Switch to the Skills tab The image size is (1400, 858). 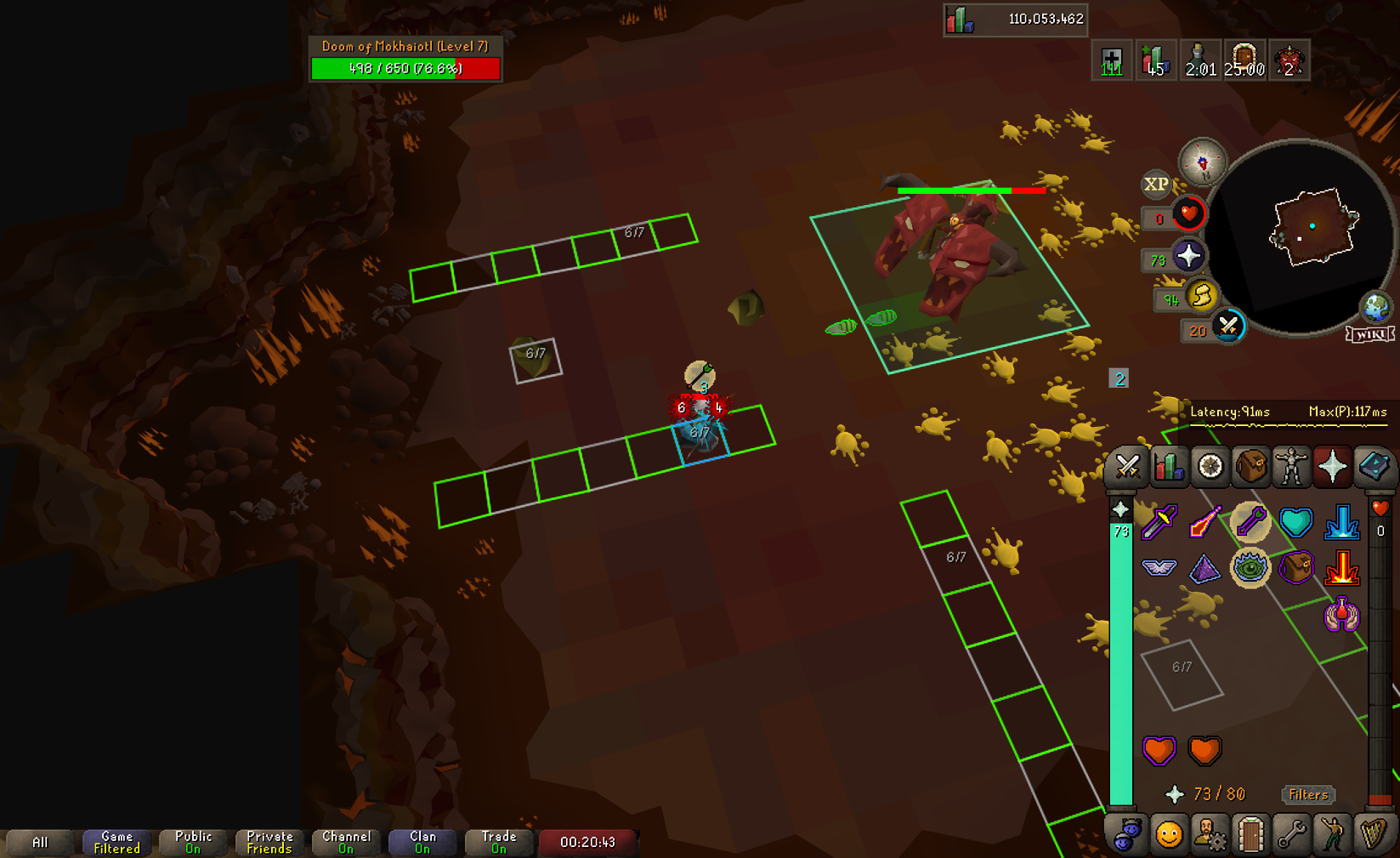1169,467
